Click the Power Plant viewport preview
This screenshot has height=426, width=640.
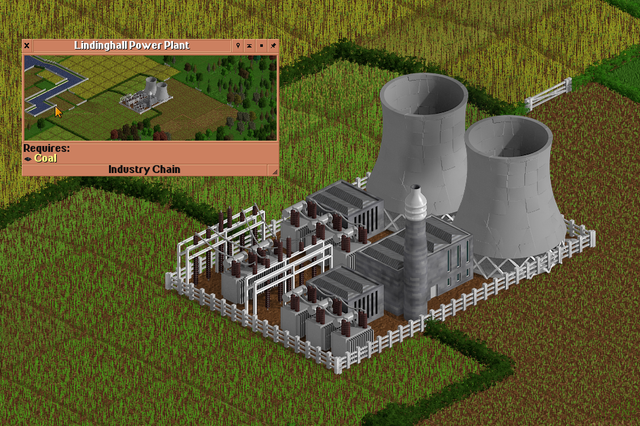point(150,97)
